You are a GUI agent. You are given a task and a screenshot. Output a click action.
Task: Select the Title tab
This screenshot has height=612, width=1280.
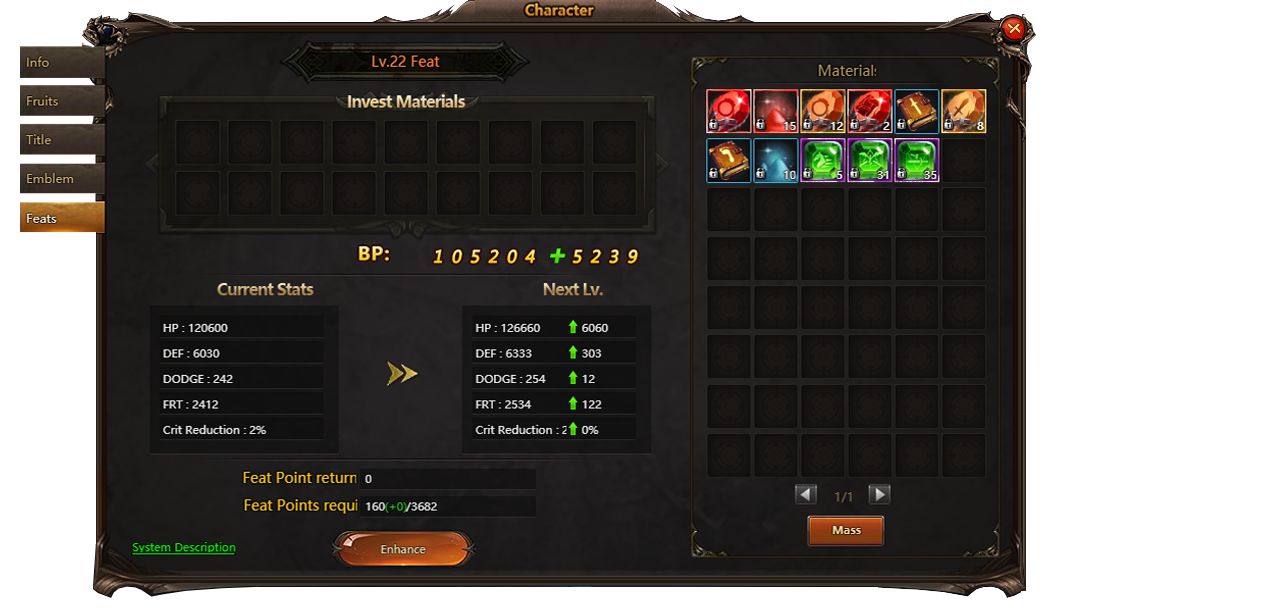point(60,140)
